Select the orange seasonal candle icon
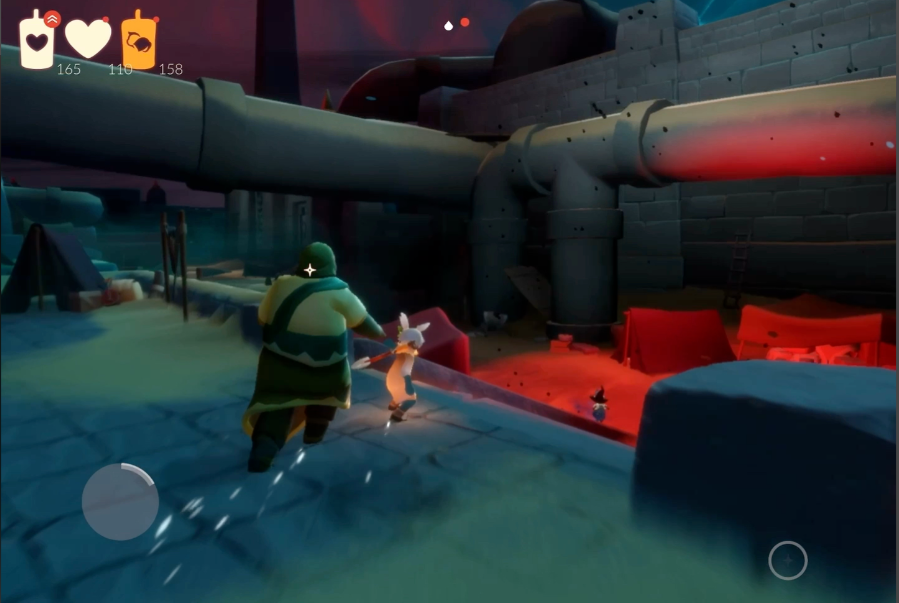Screen dimensions: 899x603 pyautogui.click(x=139, y=41)
